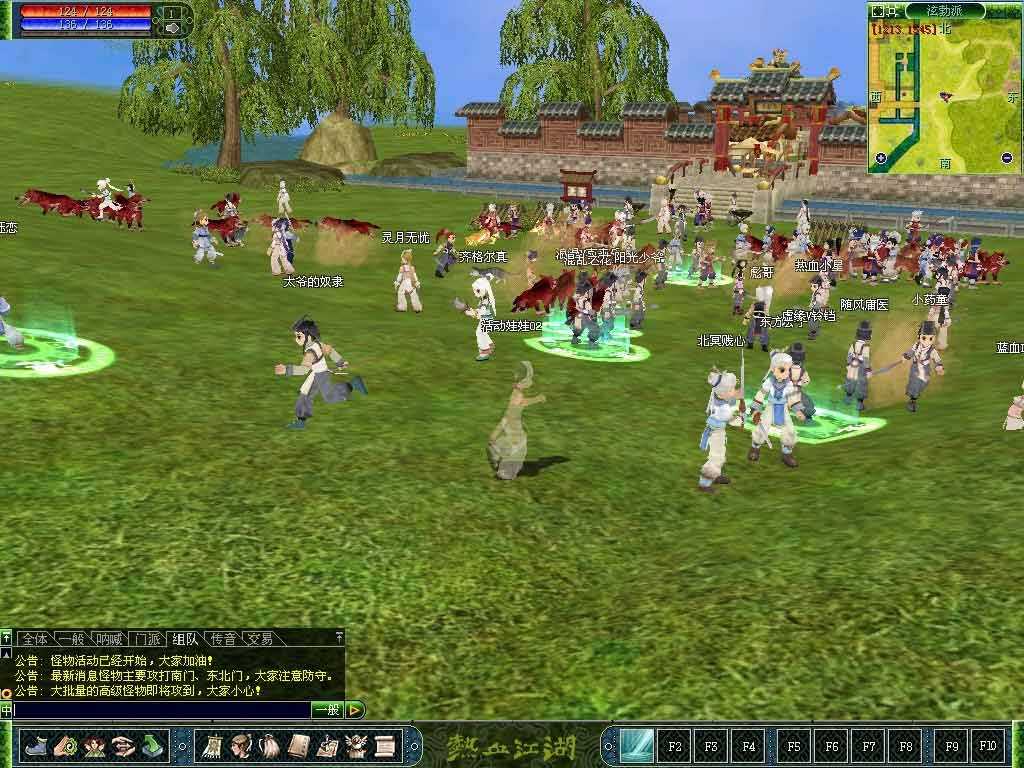
Task: Open the 交易 trade chat tab
Action: (x=260, y=638)
